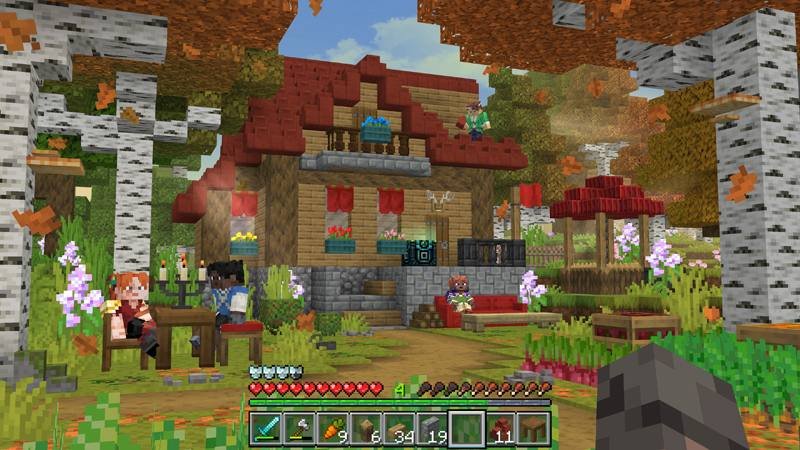
Task: Click the highlighted empty hotbar slot
Action: point(467,428)
